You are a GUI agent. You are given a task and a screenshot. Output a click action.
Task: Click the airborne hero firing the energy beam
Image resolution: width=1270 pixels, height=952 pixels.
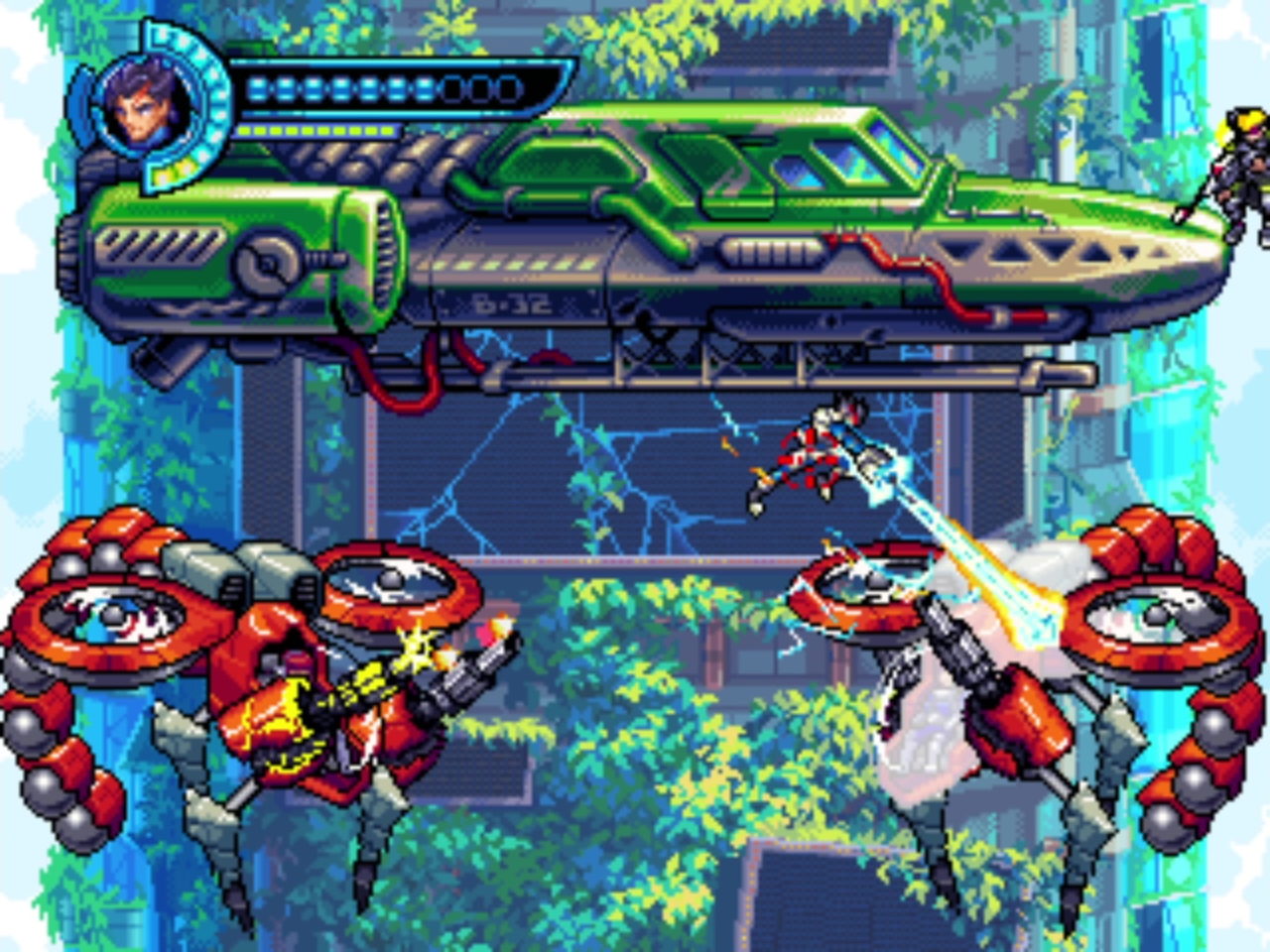click(x=824, y=446)
